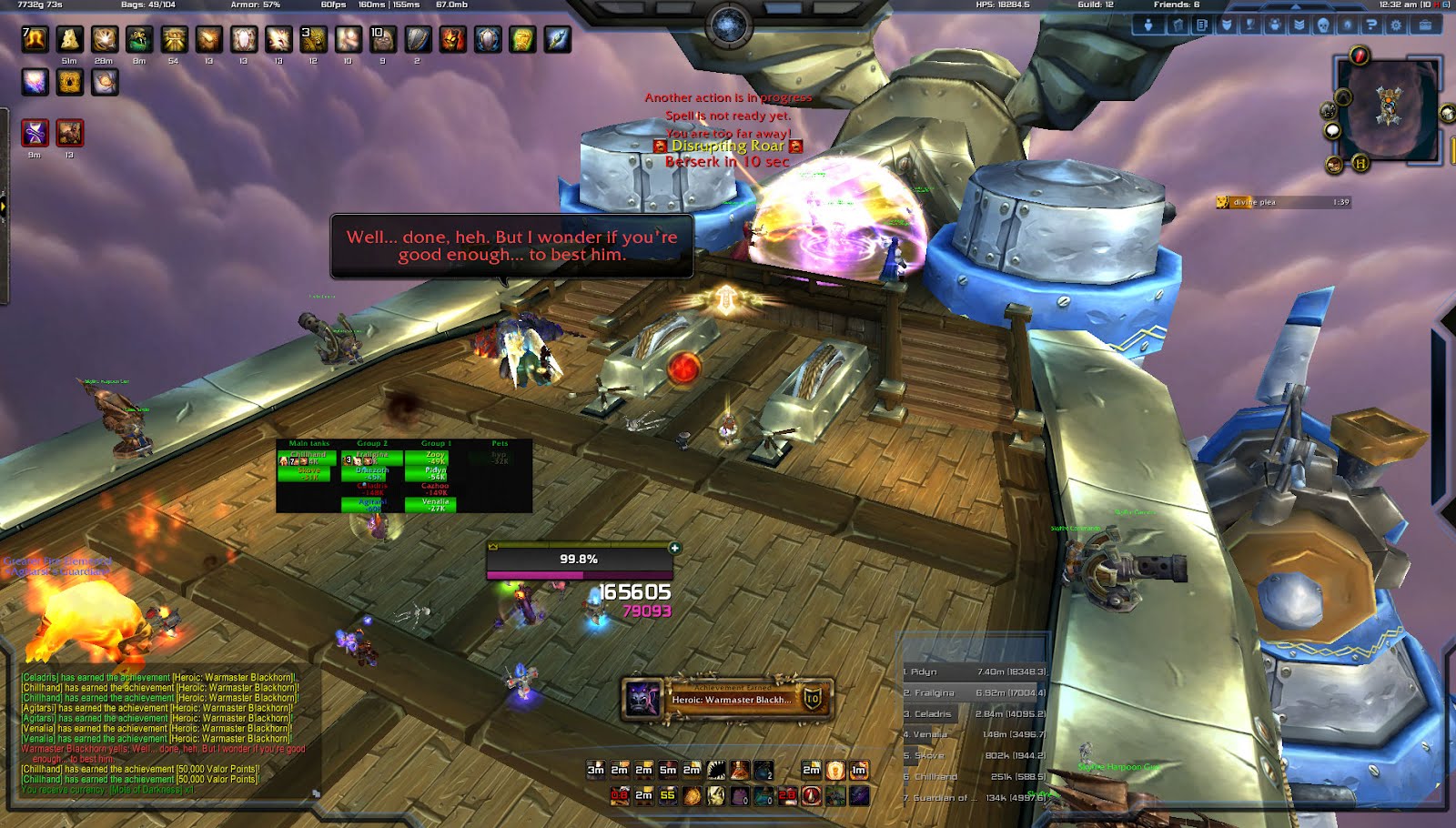
Task: Select Celadris's row in the damage meter
Action: tap(975, 713)
